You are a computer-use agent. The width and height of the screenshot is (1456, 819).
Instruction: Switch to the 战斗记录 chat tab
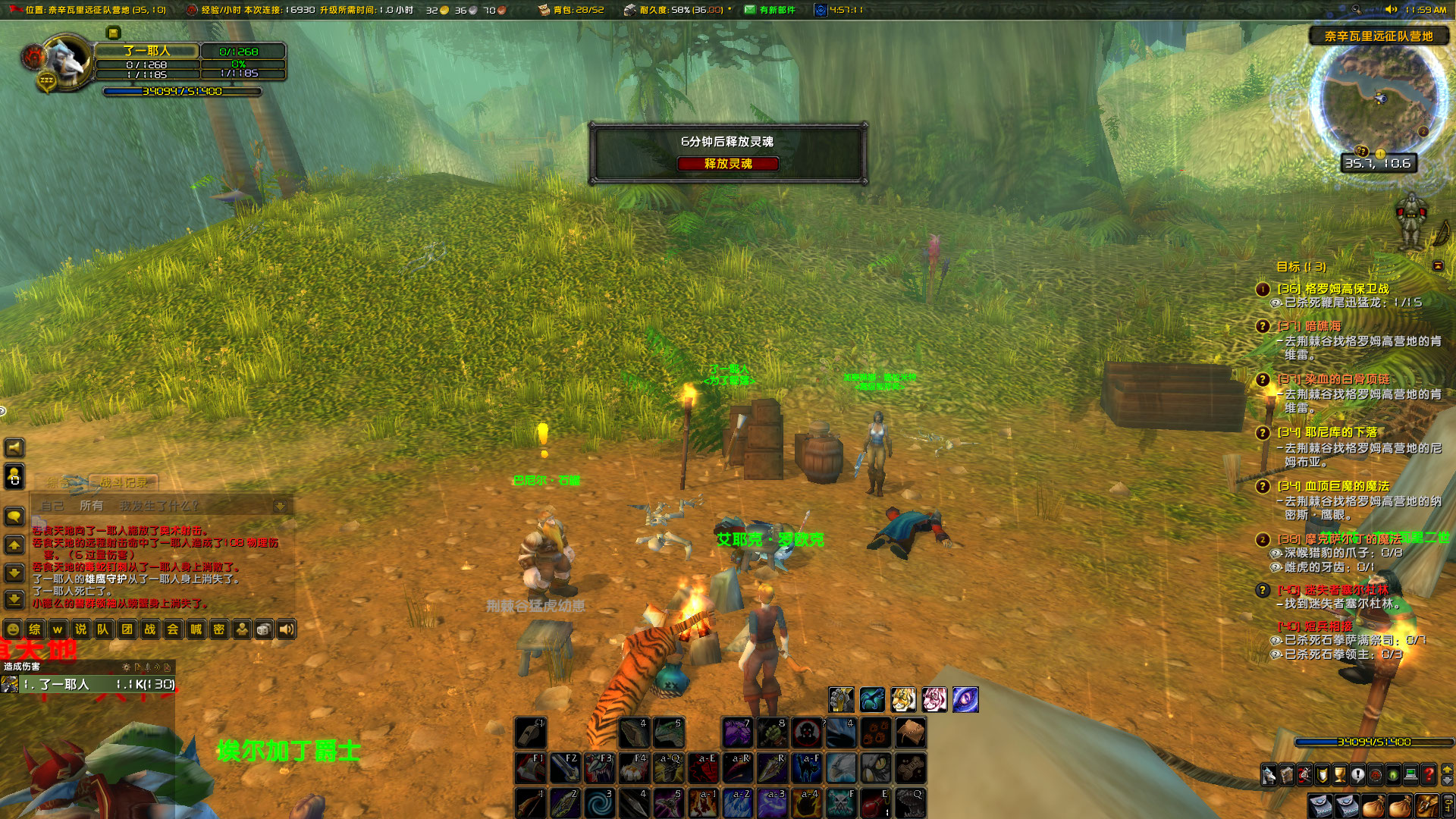[x=125, y=482]
